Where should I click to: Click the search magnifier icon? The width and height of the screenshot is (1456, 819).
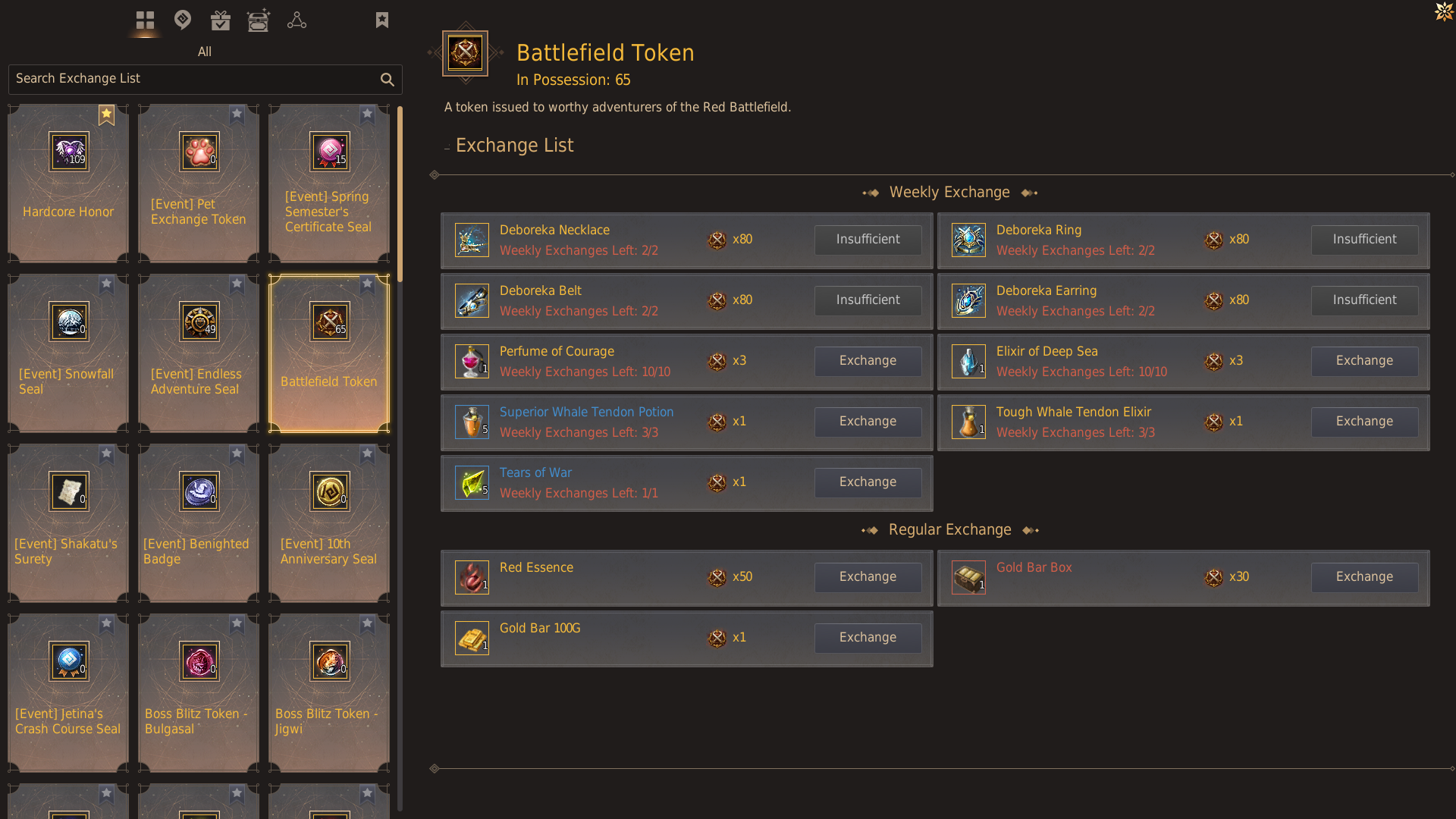pos(388,80)
